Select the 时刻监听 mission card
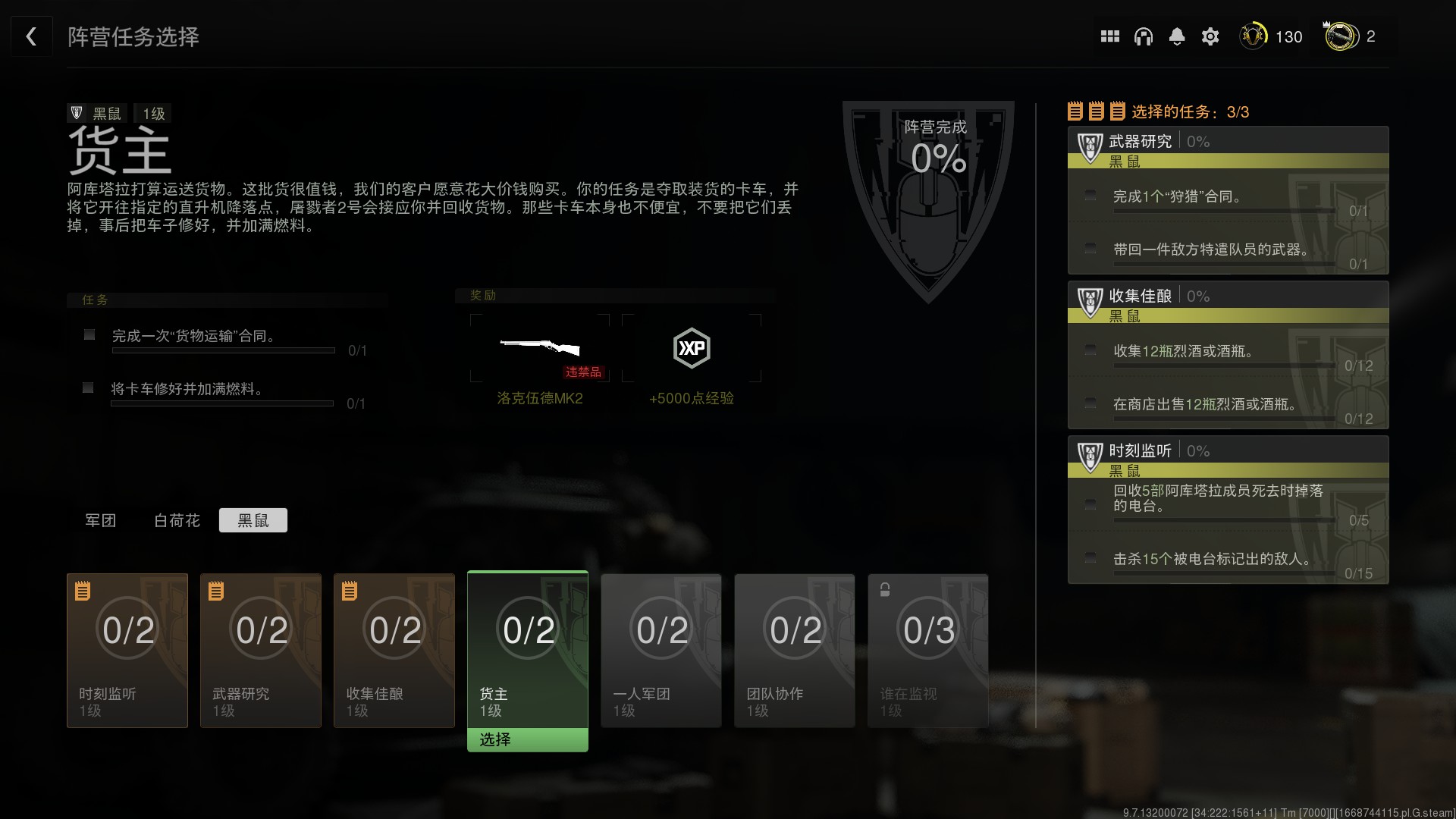 click(x=127, y=650)
